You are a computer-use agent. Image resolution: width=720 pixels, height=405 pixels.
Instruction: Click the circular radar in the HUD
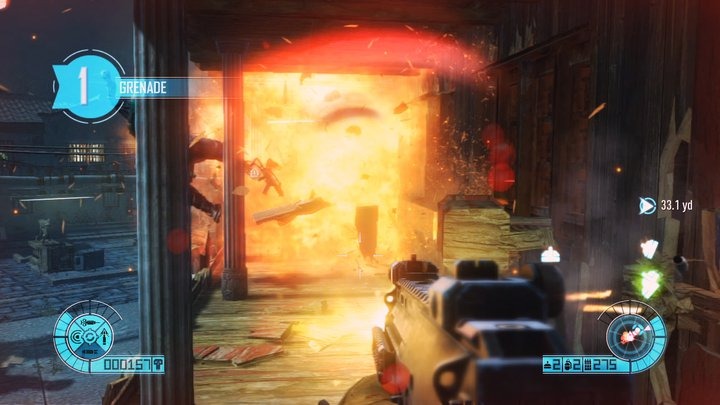coord(630,334)
